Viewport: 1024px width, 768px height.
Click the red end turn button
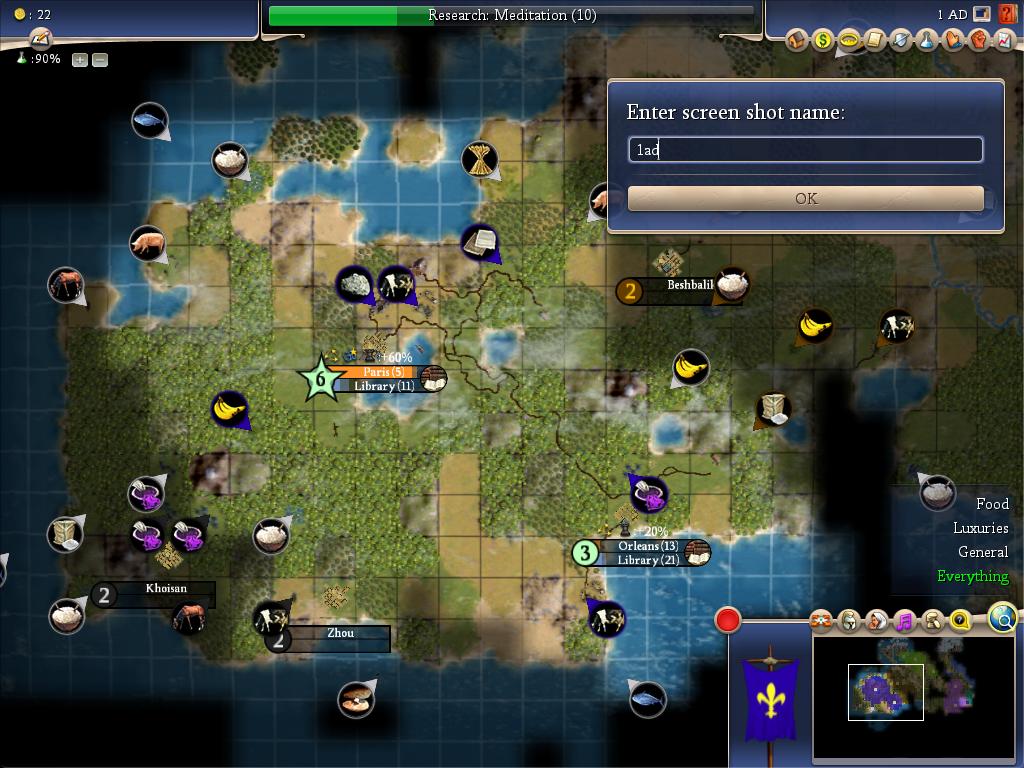coord(728,620)
